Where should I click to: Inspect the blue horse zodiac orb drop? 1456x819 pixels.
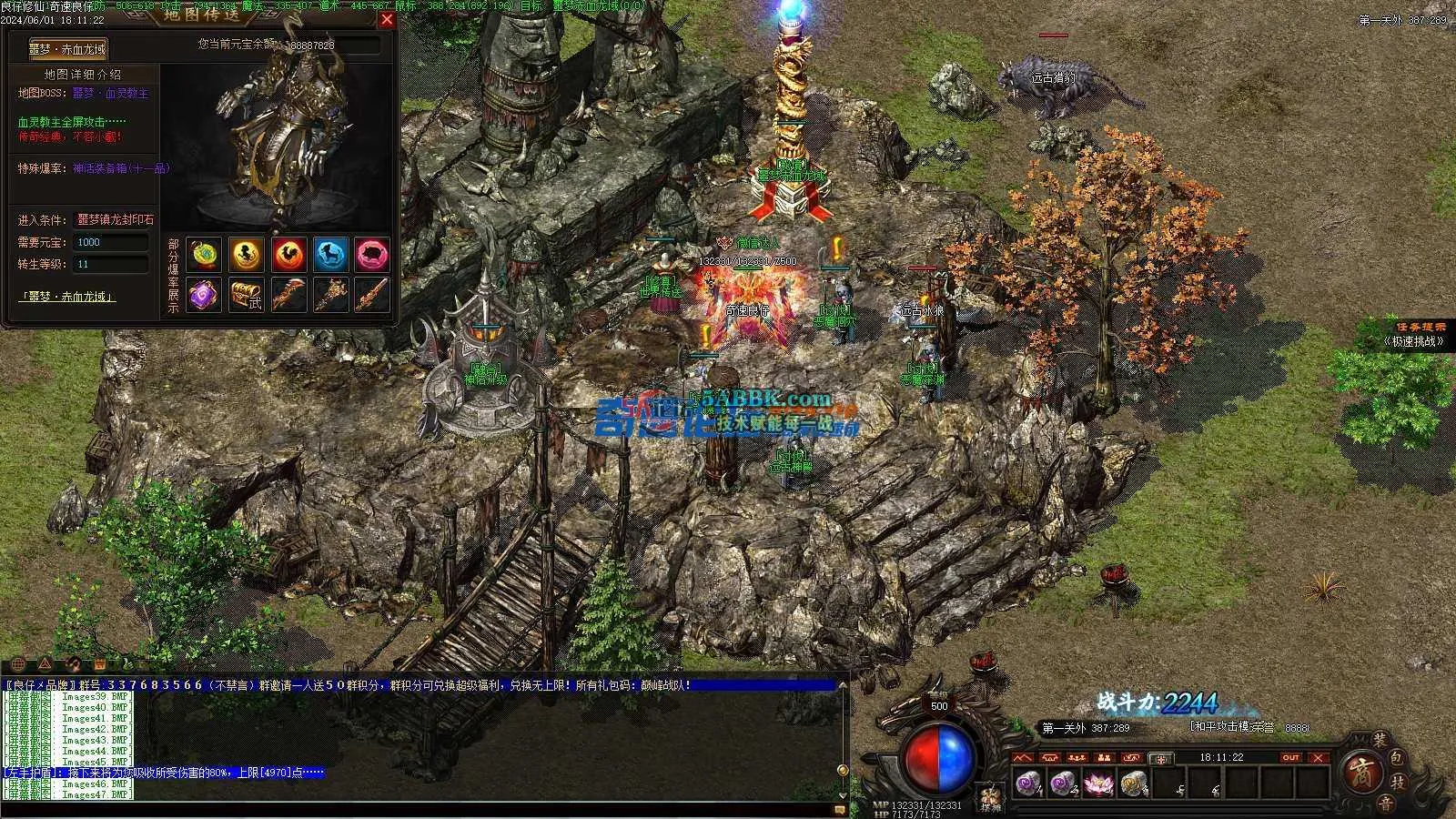[x=330, y=255]
